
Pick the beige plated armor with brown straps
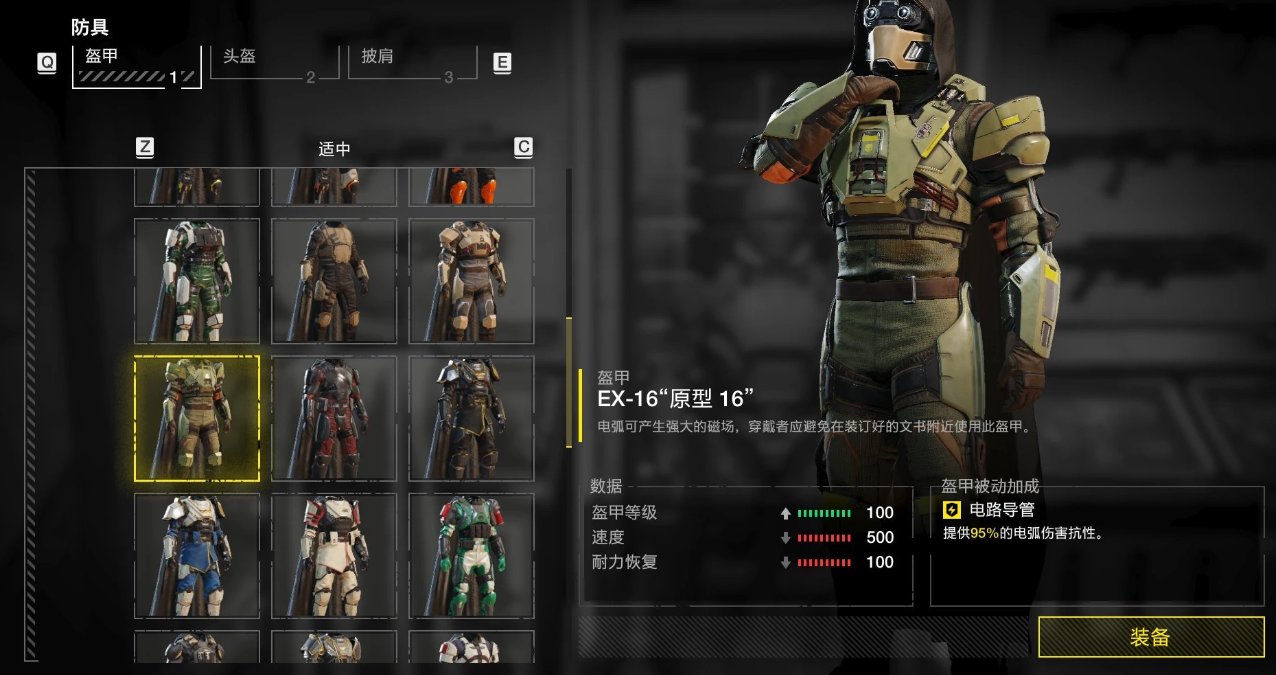(471, 281)
